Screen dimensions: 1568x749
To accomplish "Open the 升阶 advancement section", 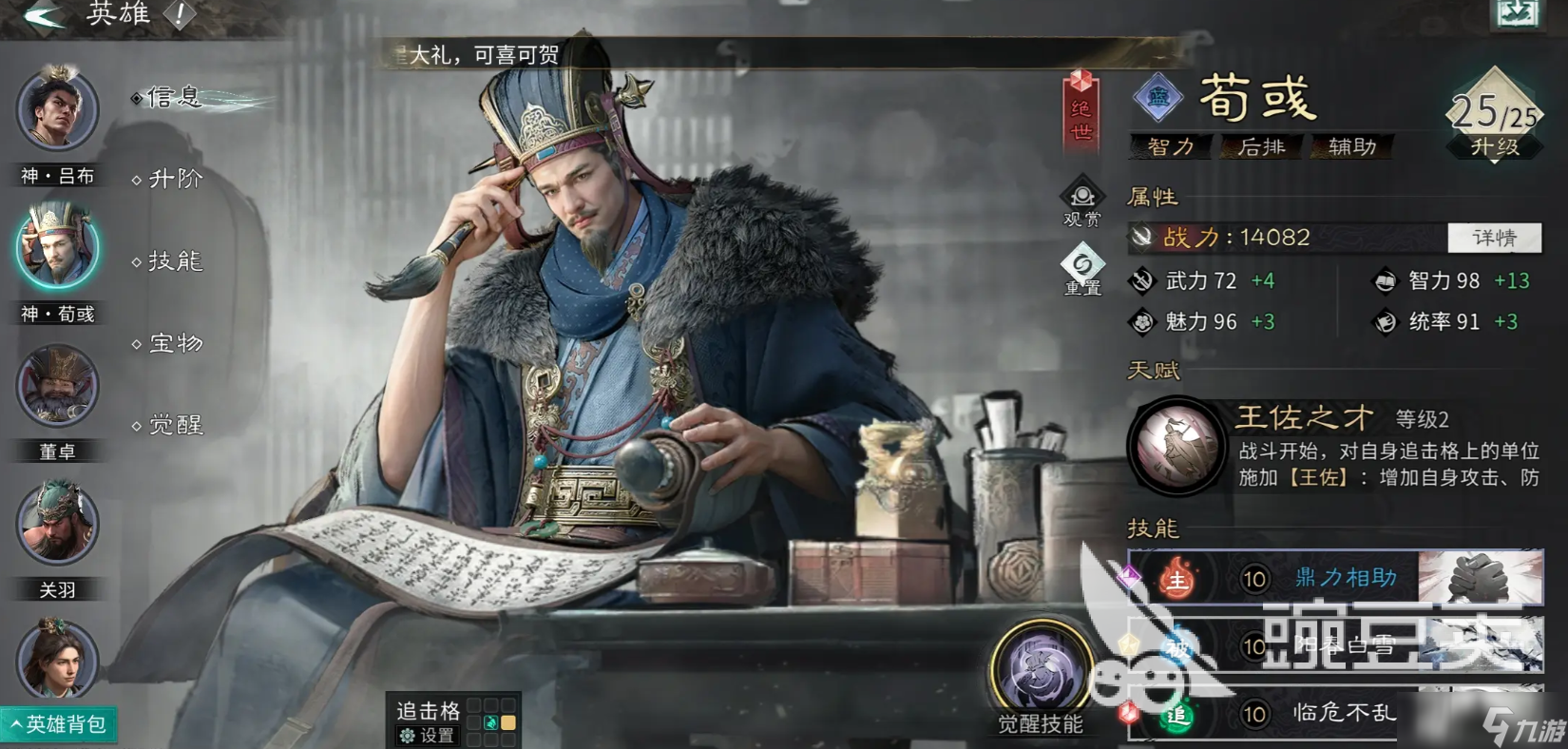I will click(176, 179).
